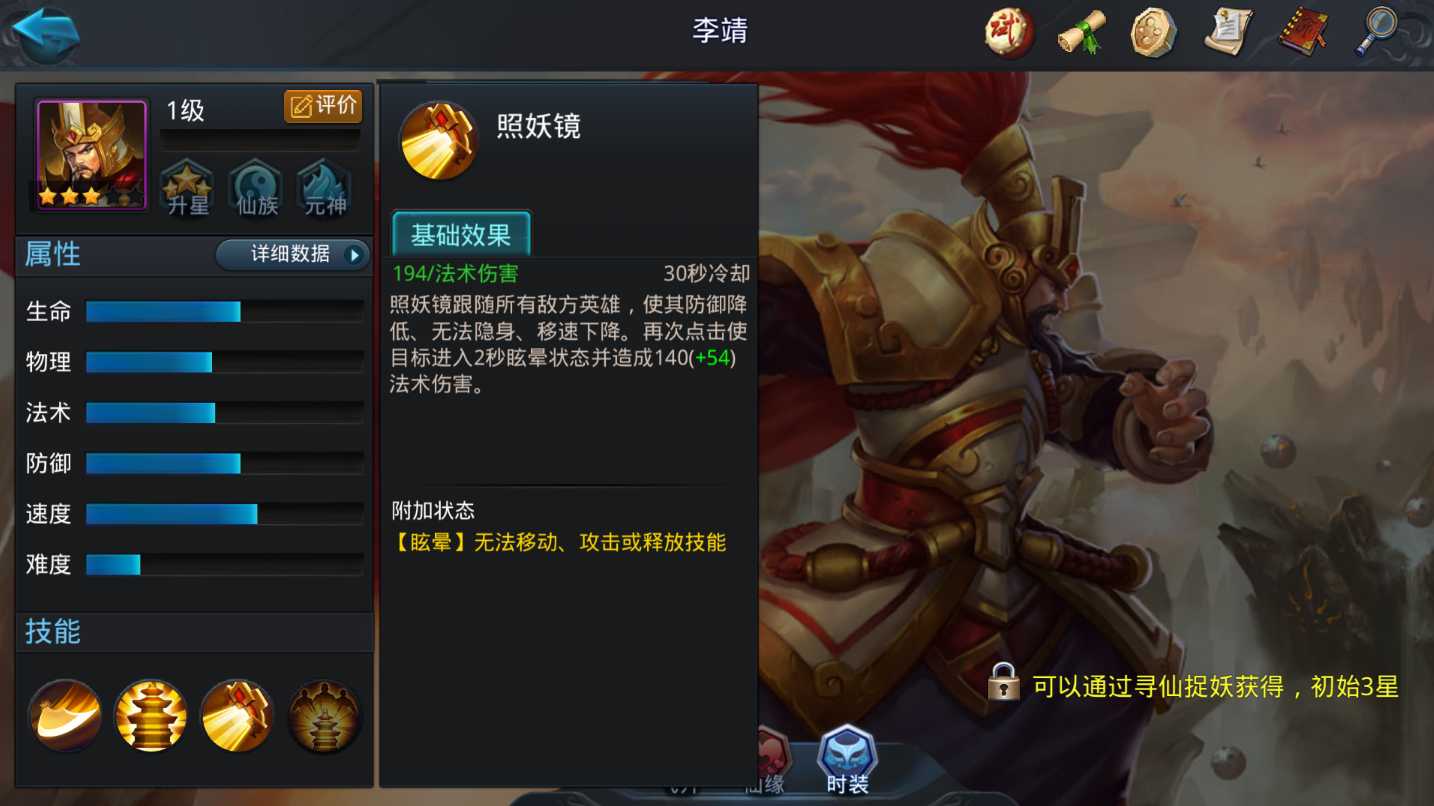Open the red book handbook icon
The width and height of the screenshot is (1434, 806).
click(x=1302, y=31)
